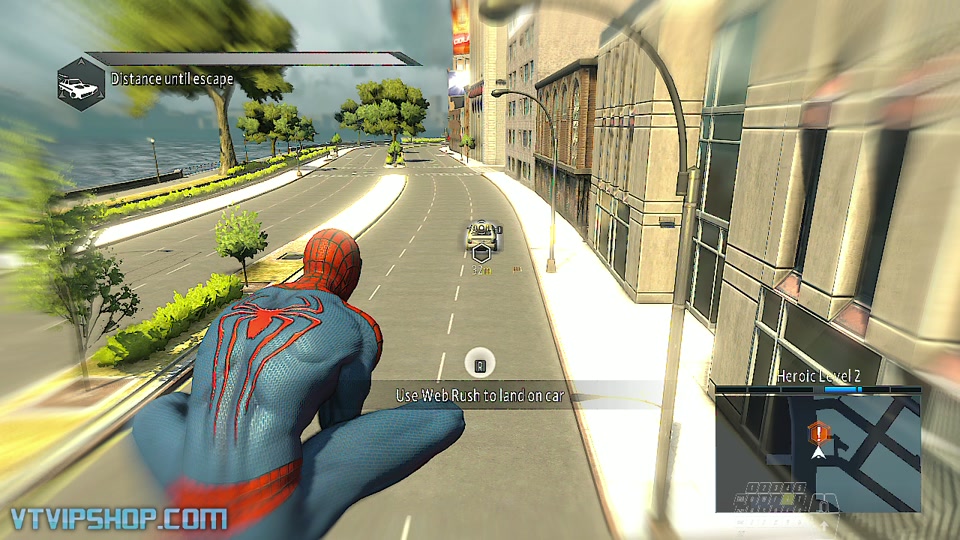
Task: Click the shield target marker above the car
Action: click(481, 254)
